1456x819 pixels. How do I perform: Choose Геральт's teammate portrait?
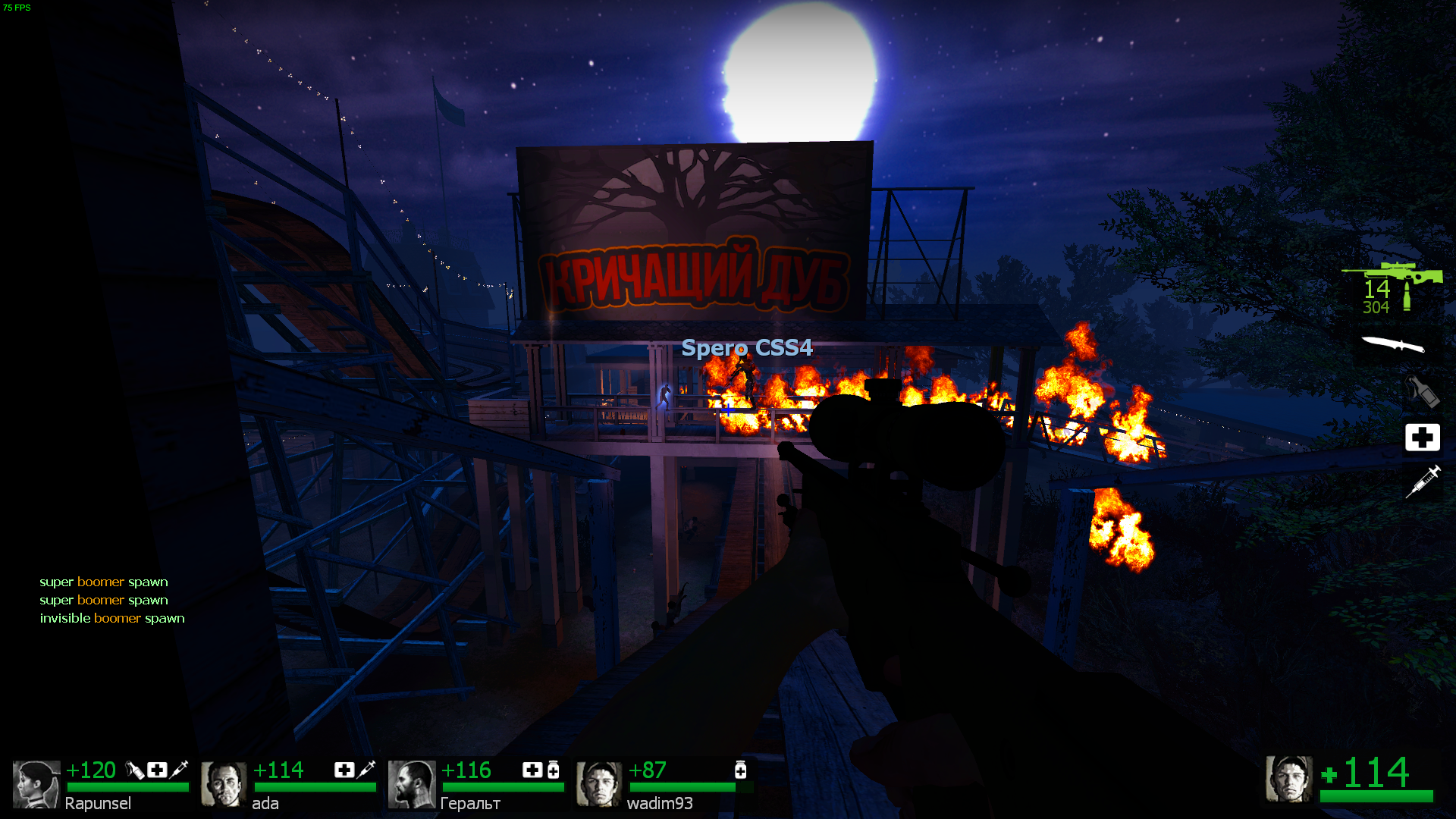[x=411, y=784]
